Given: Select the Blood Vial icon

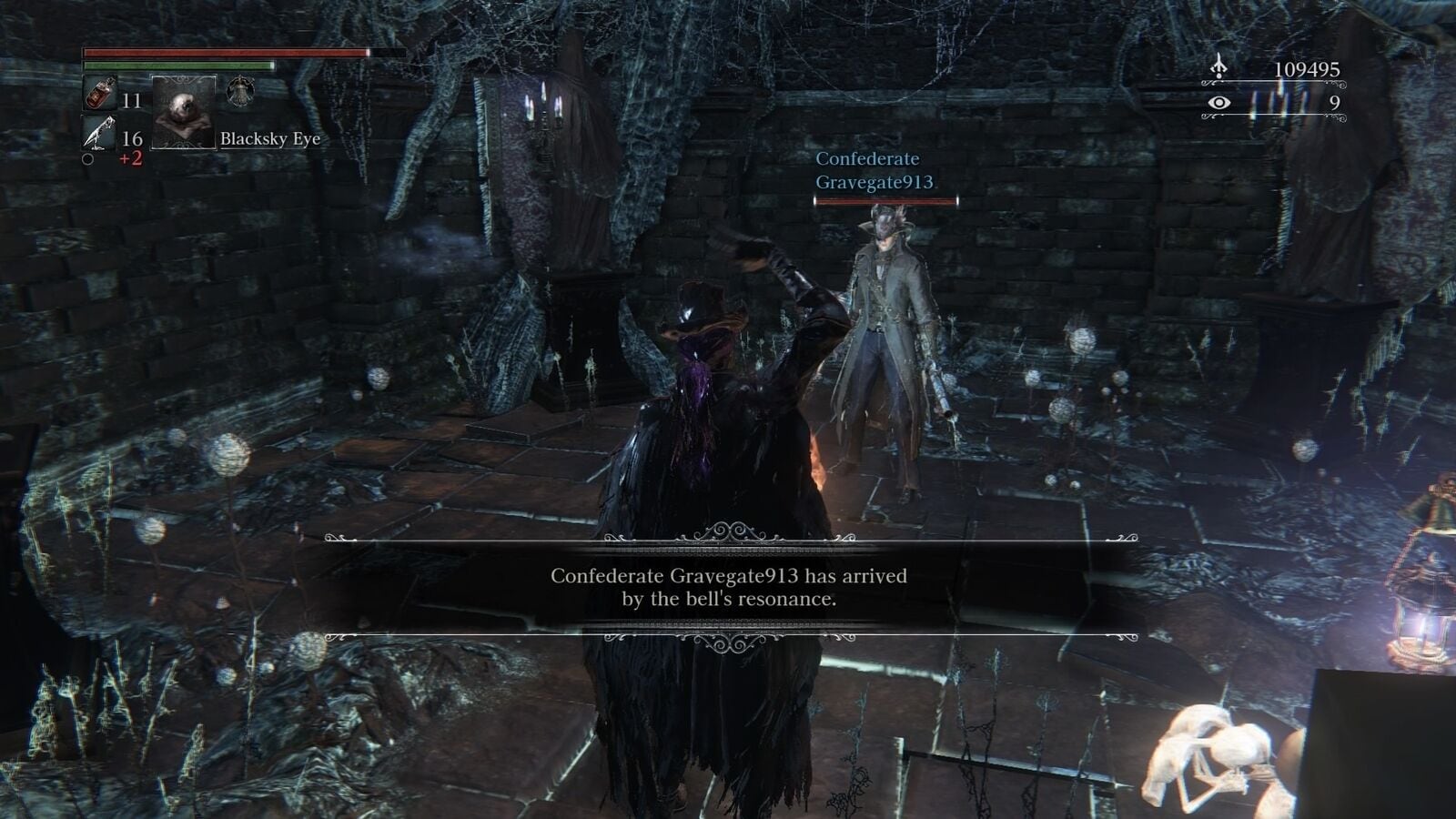Looking at the screenshot, I should (97, 95).
